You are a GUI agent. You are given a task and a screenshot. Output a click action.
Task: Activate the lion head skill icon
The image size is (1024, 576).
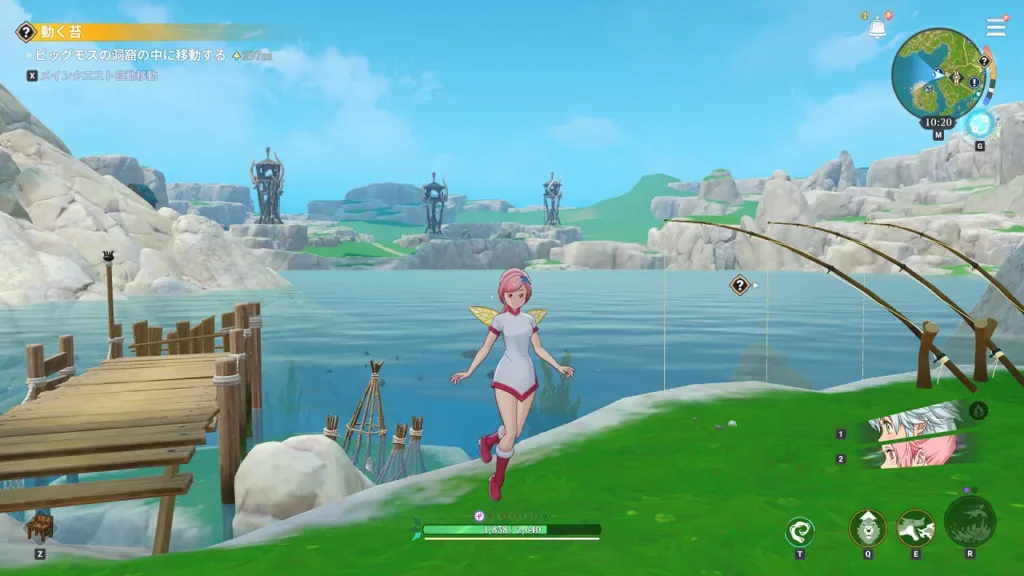tap(867, 527)
